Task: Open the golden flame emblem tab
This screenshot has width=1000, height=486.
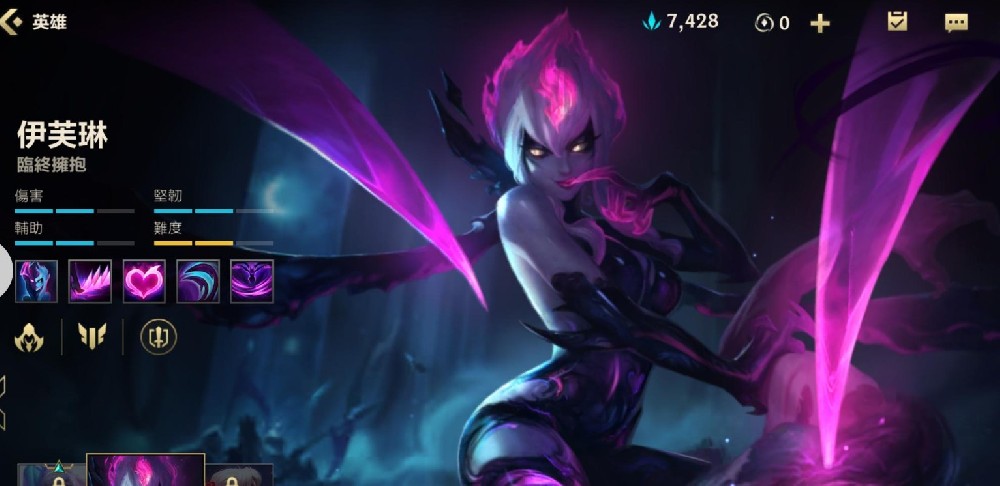Action: [29, 338]
